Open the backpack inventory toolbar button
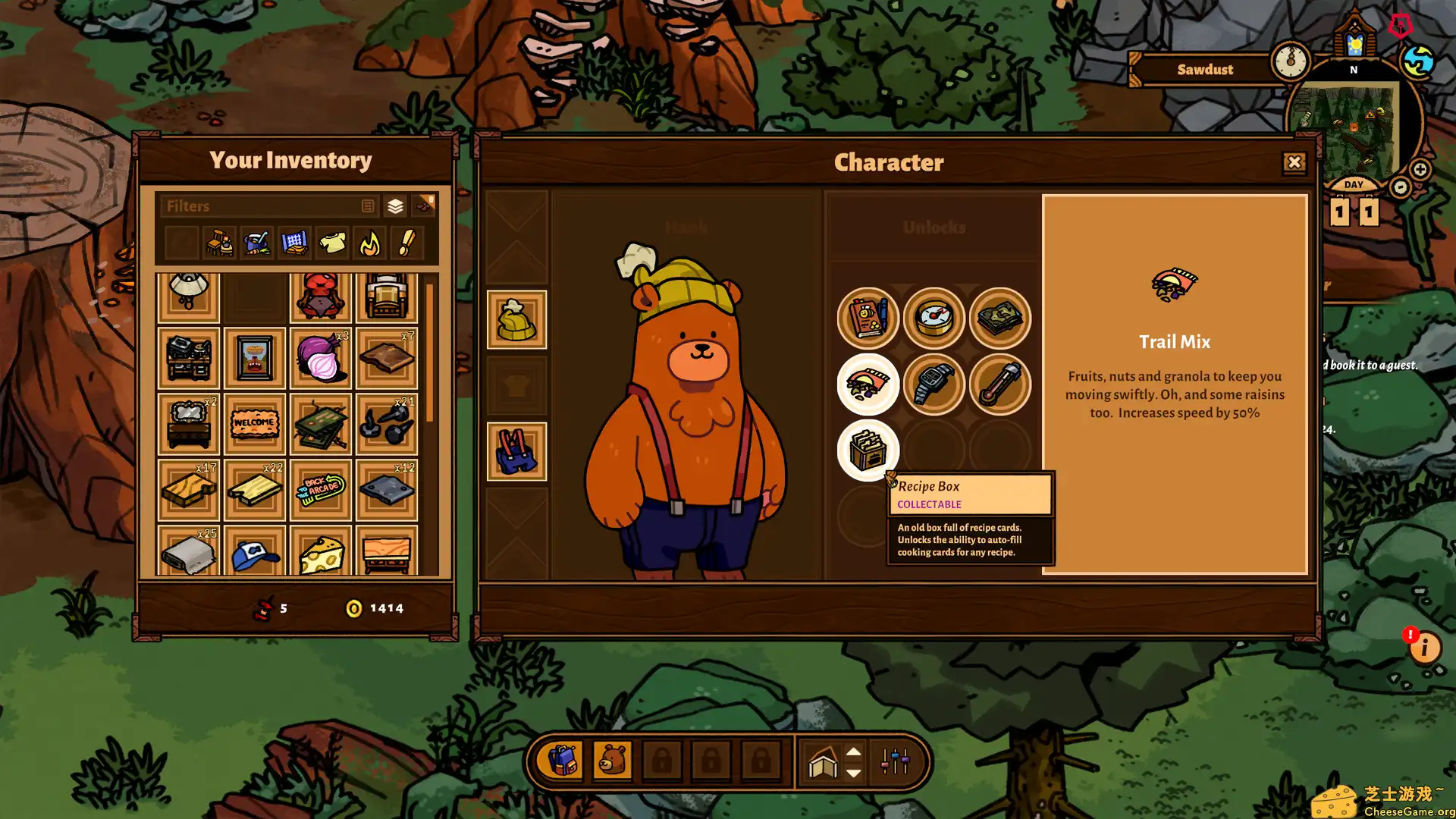This screenshot has width=1456, height=819. 562,761
